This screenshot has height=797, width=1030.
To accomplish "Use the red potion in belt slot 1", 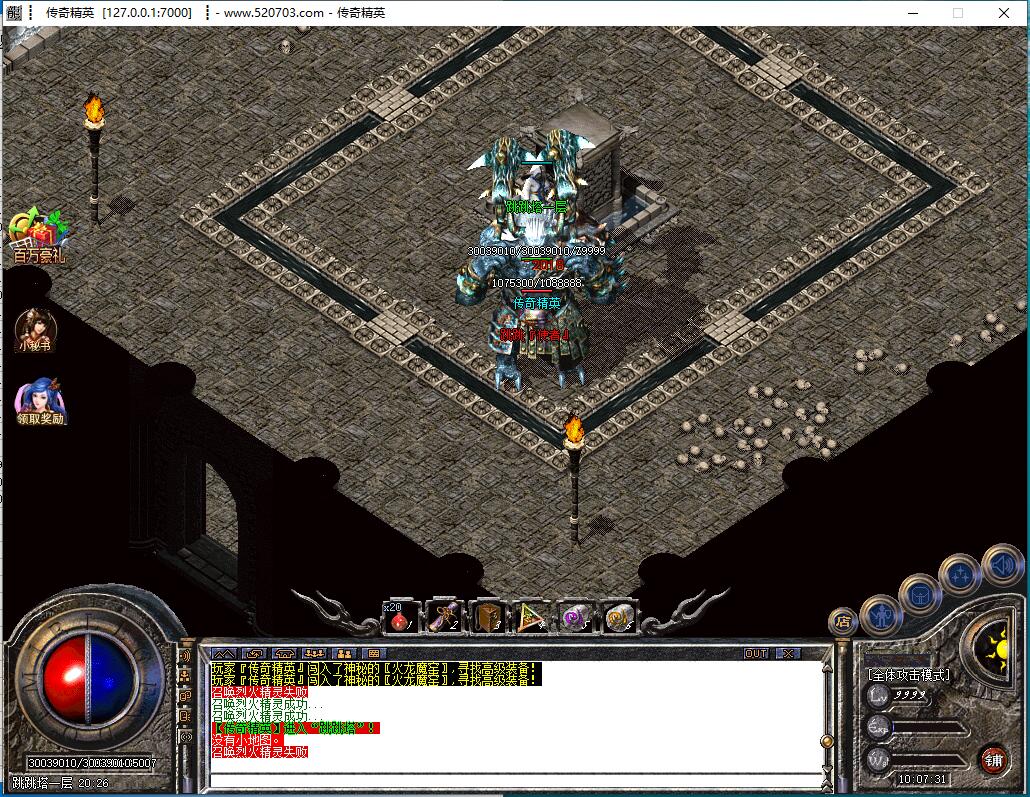I will click(x=400, y=619).
